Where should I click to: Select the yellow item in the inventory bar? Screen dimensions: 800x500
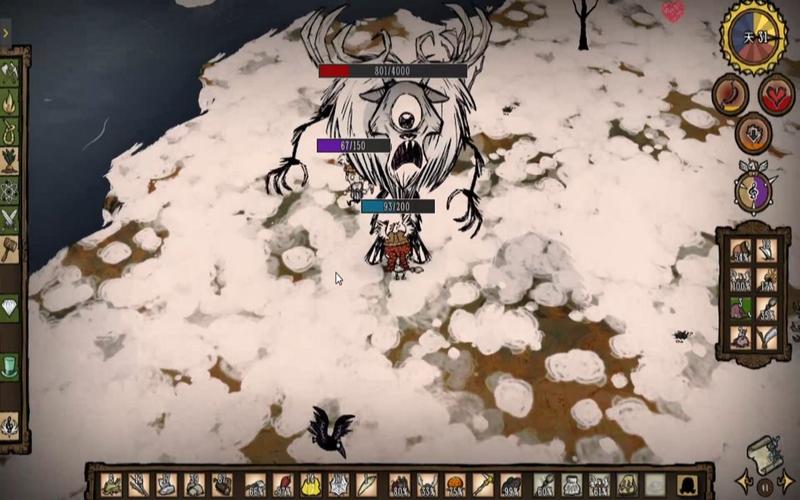pos(312,485)
